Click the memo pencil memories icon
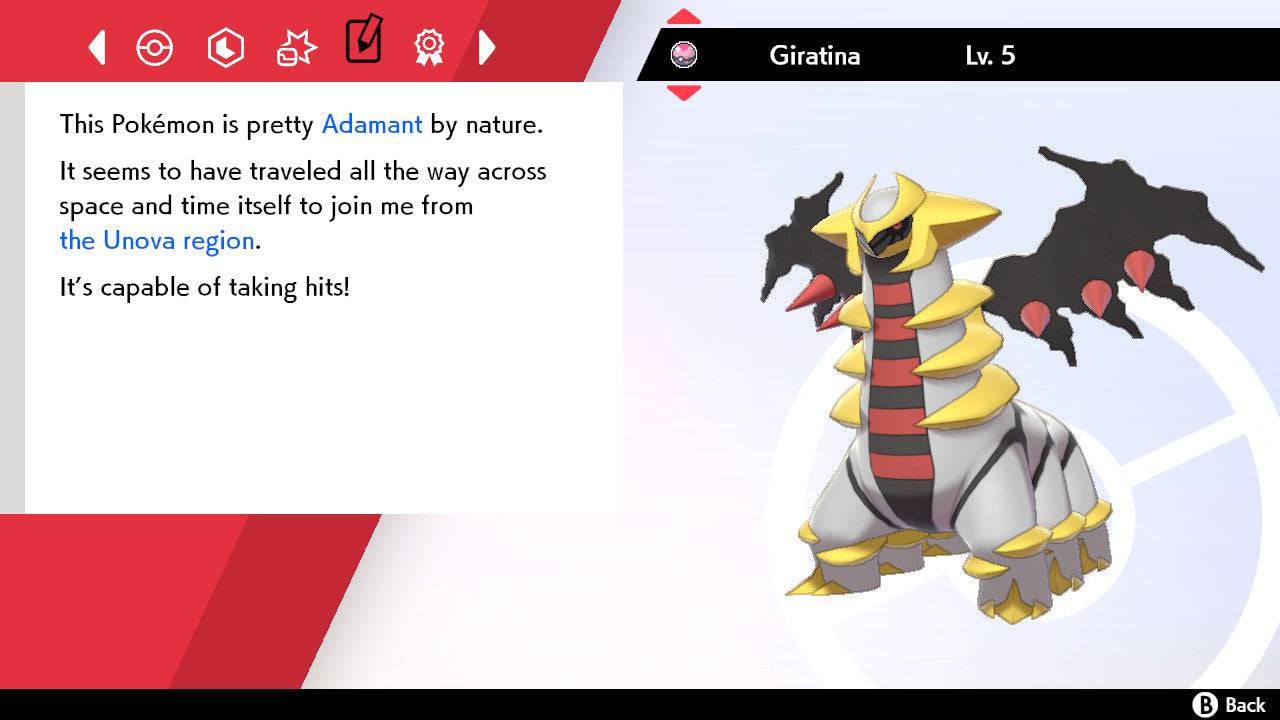Image resolution: width=1280 pixels, height=720 pixels. [x=363, y=42]
